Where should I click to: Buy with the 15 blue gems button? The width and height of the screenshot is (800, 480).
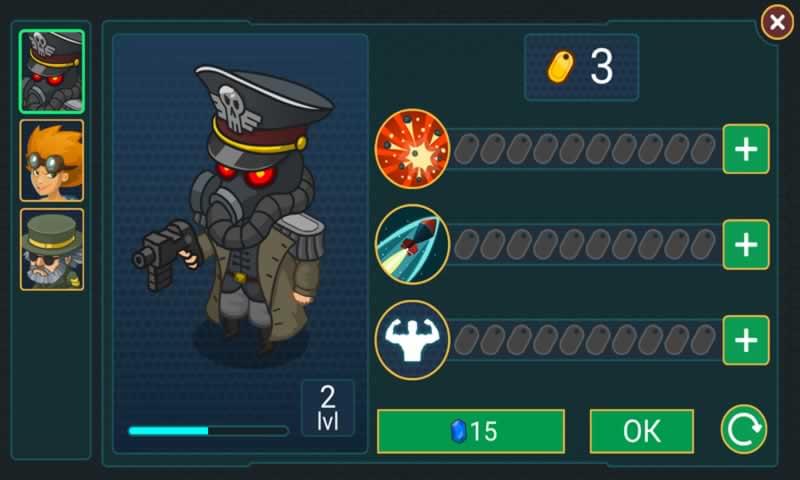coord(470,431)
